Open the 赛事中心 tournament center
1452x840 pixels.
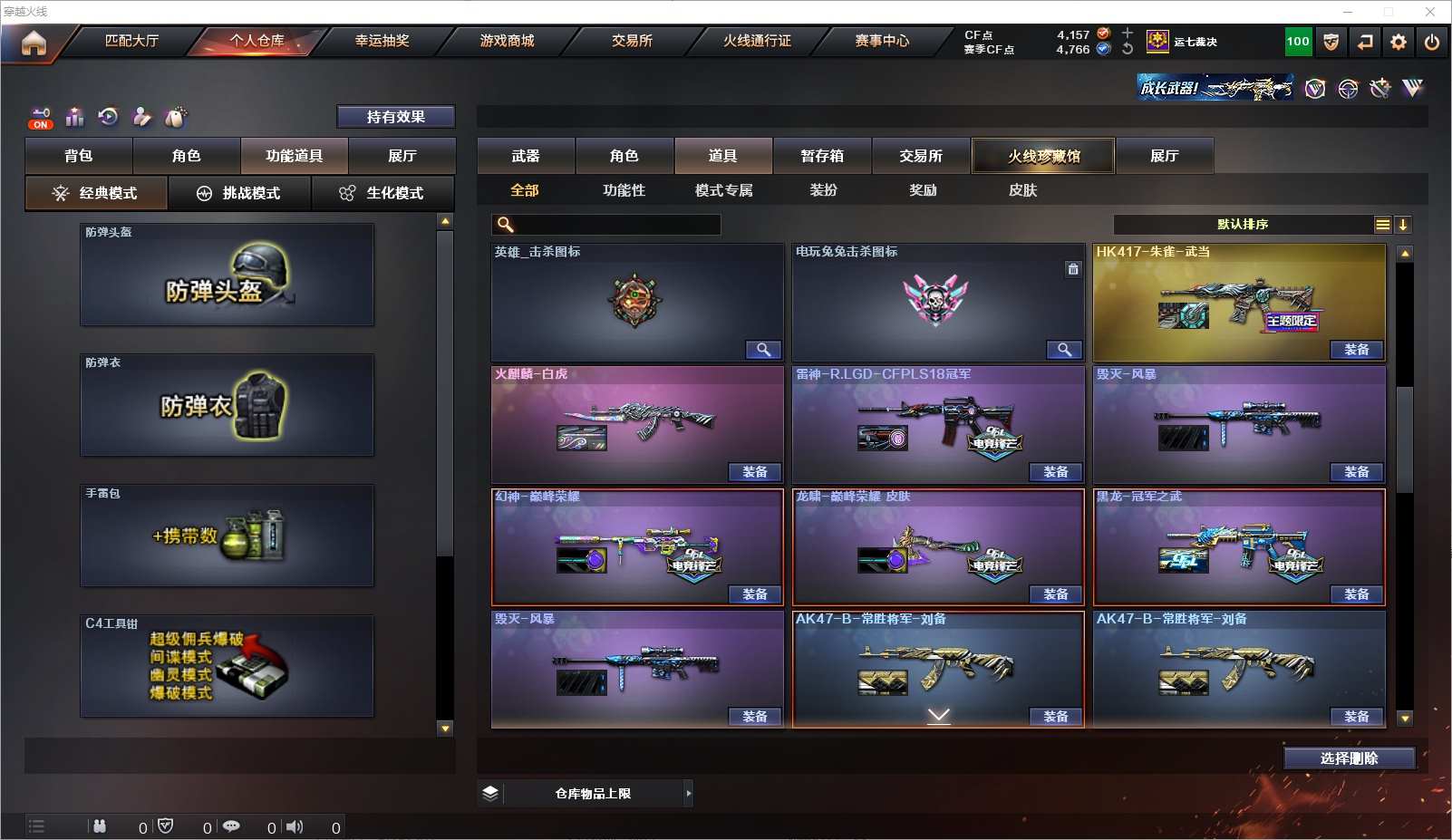(x=881, y=41)
